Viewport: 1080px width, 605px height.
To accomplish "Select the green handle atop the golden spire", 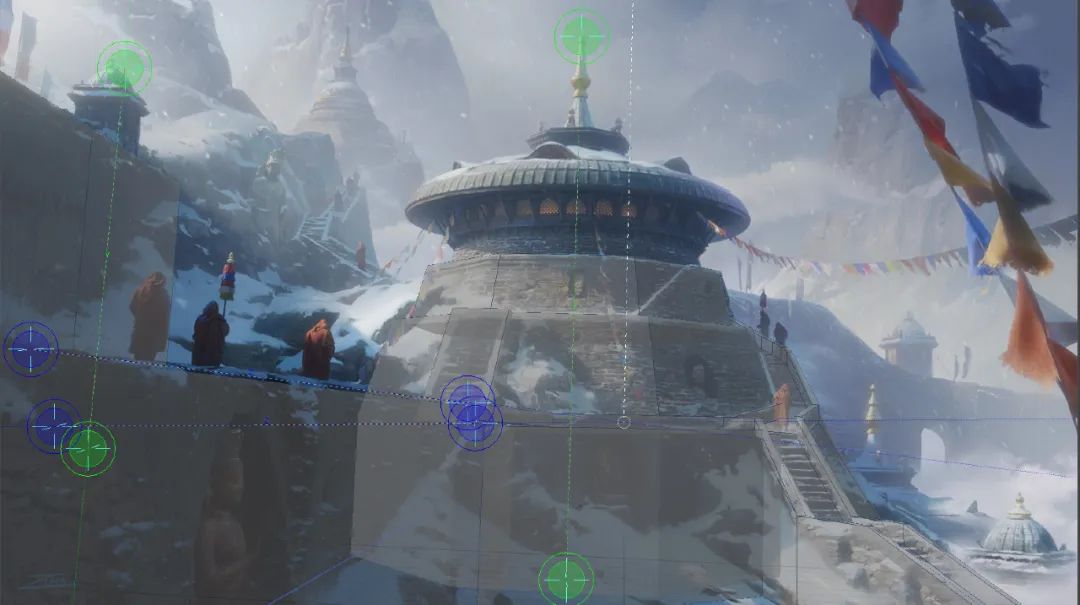I will [582, 37].
